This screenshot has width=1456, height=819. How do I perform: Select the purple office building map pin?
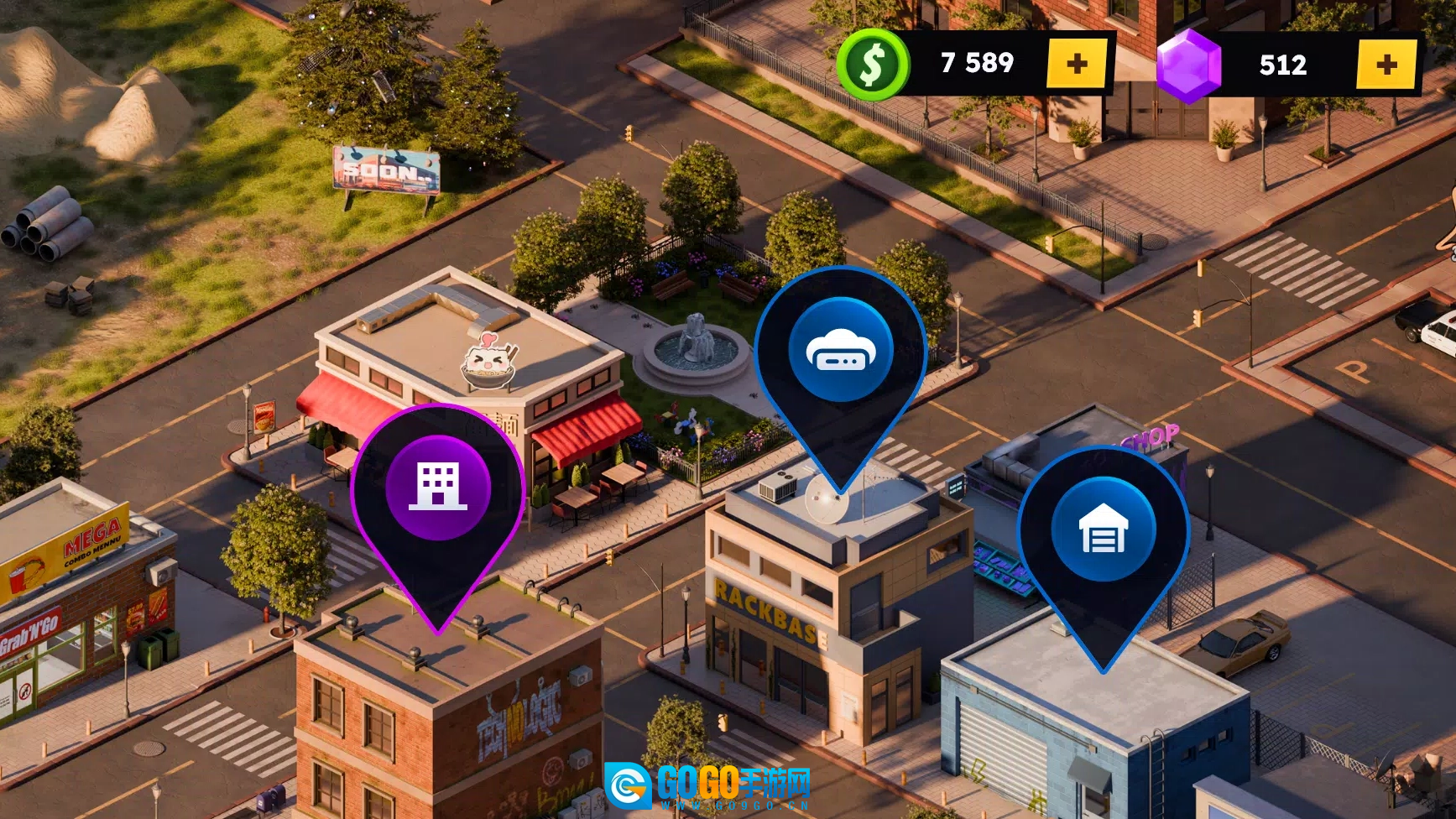click(x=438, y=488)
